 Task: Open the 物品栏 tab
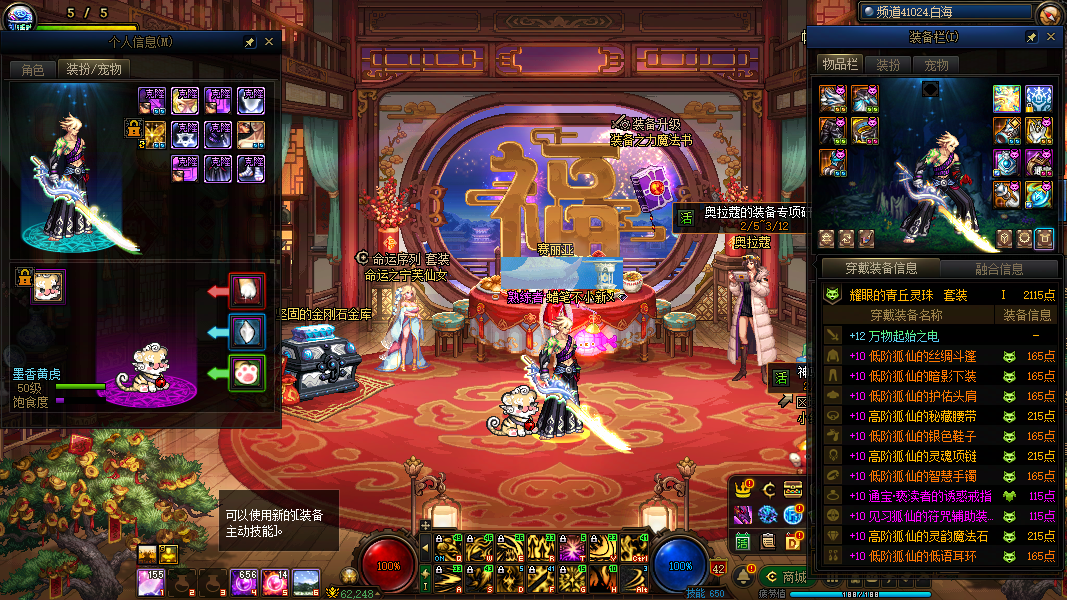pos(840,65)
